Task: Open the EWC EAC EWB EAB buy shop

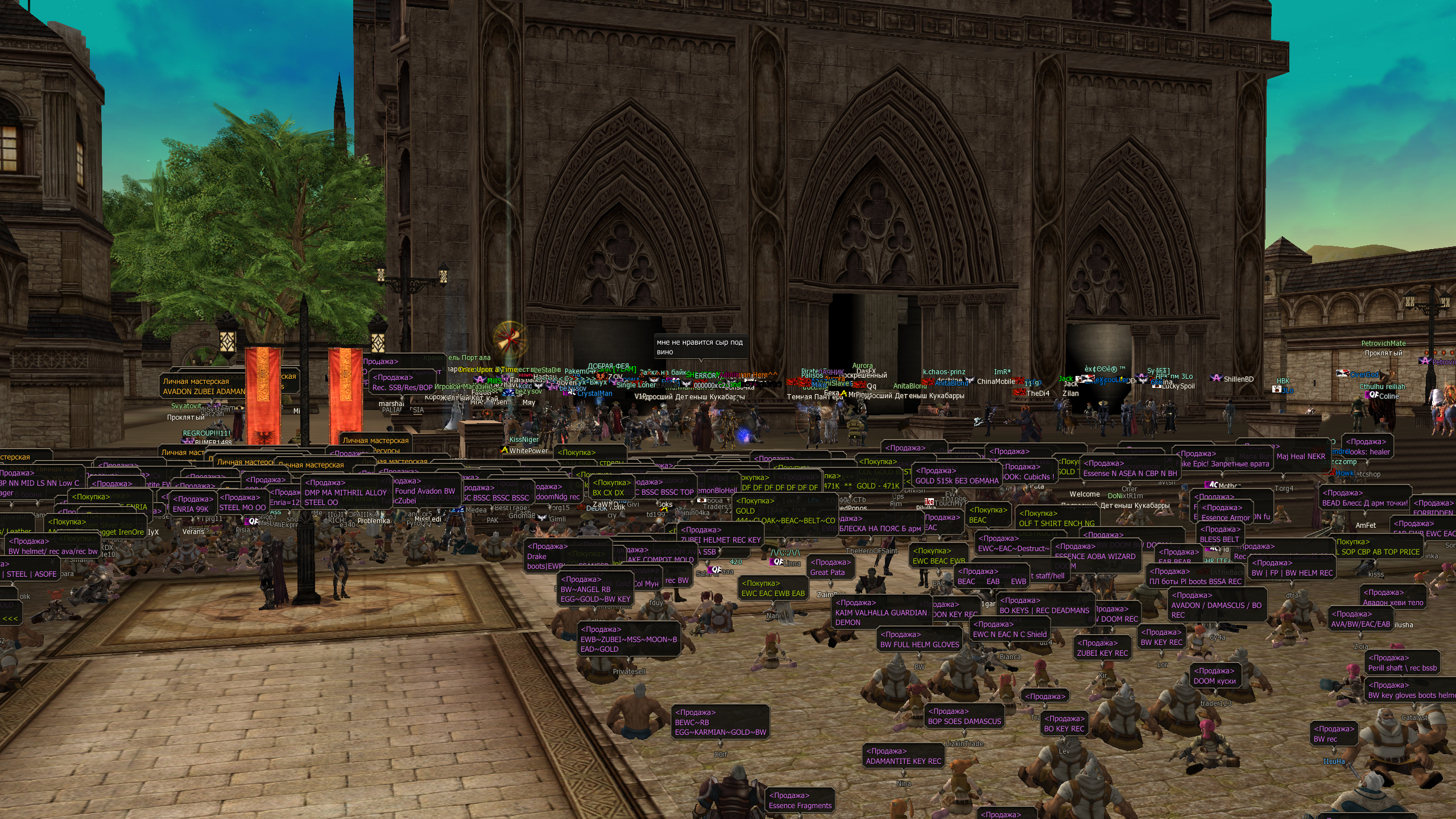Action: click(773, 589)
